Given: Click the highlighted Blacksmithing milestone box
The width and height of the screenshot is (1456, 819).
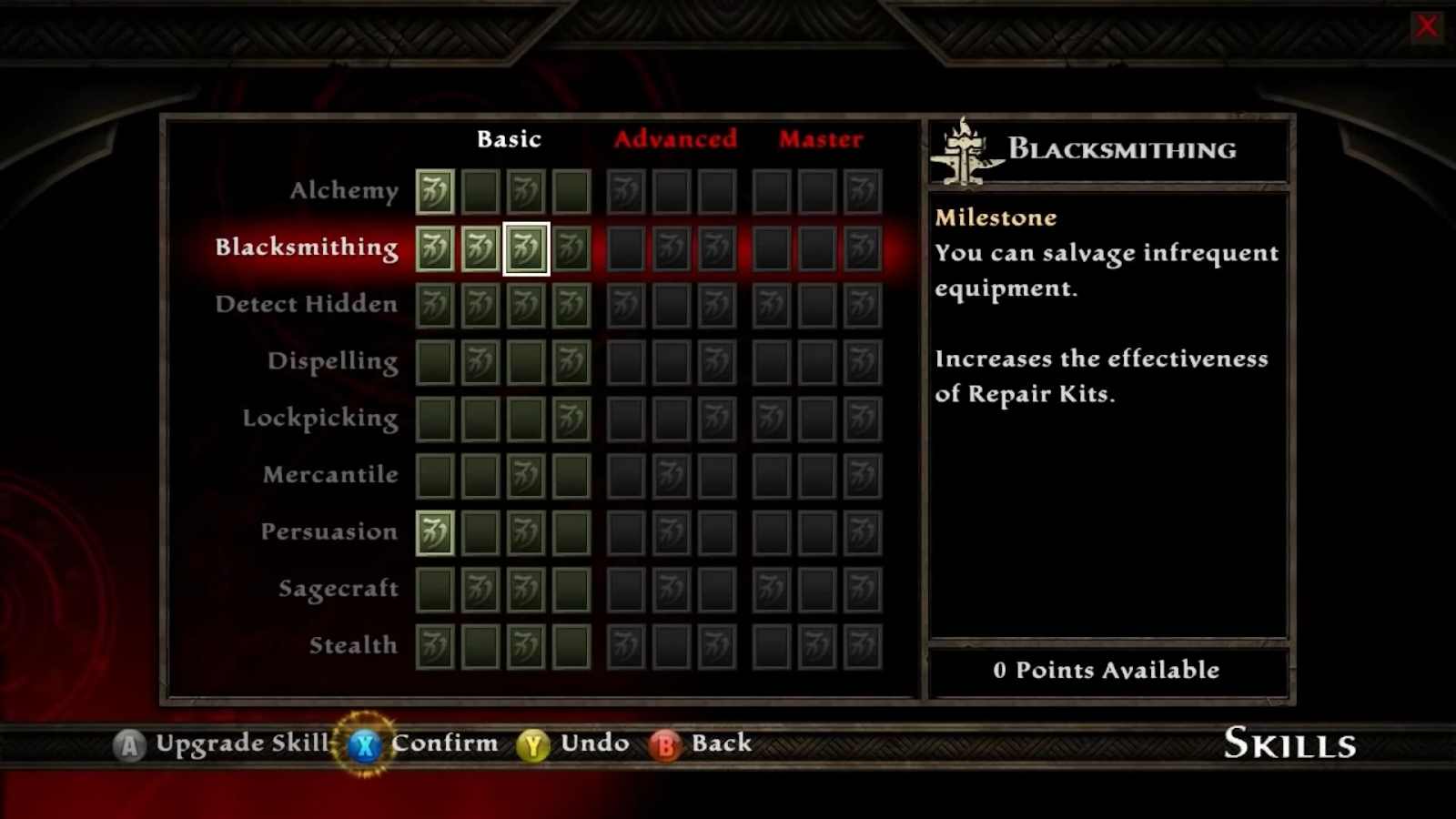Looking at the screenshot, I should (x=526, y=248).
